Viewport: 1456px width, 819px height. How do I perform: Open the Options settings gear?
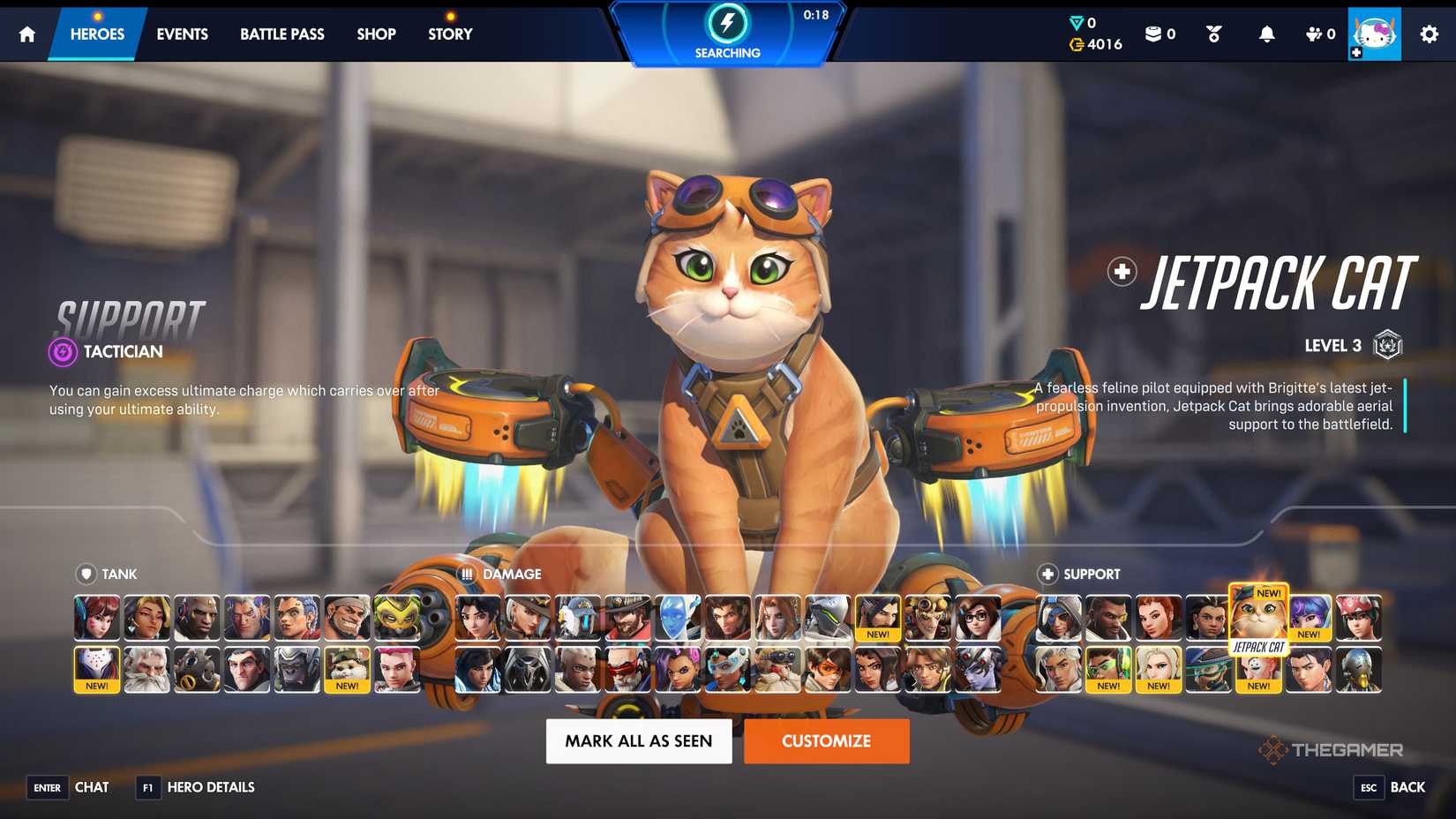[1428, 34]
